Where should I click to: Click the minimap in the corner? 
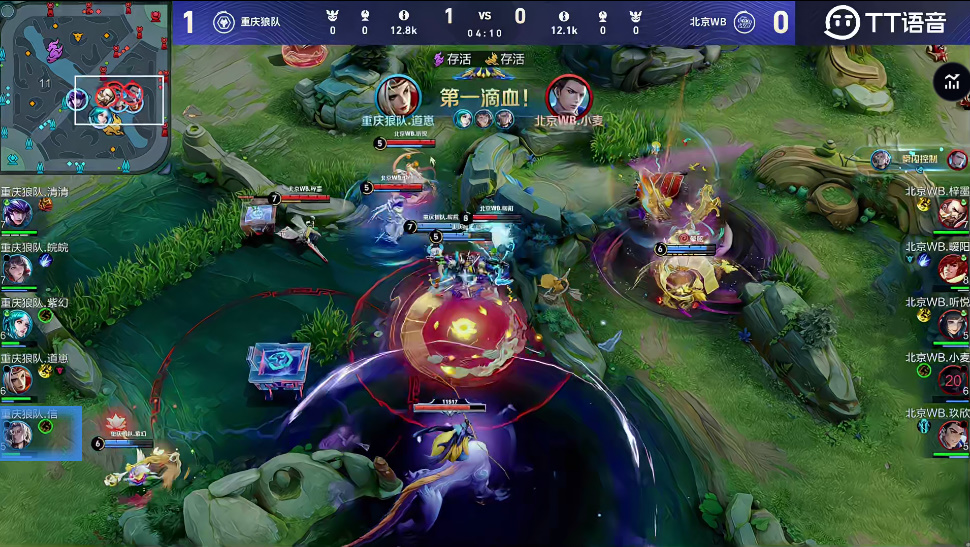pyautogui.click(x=85, y=86)
